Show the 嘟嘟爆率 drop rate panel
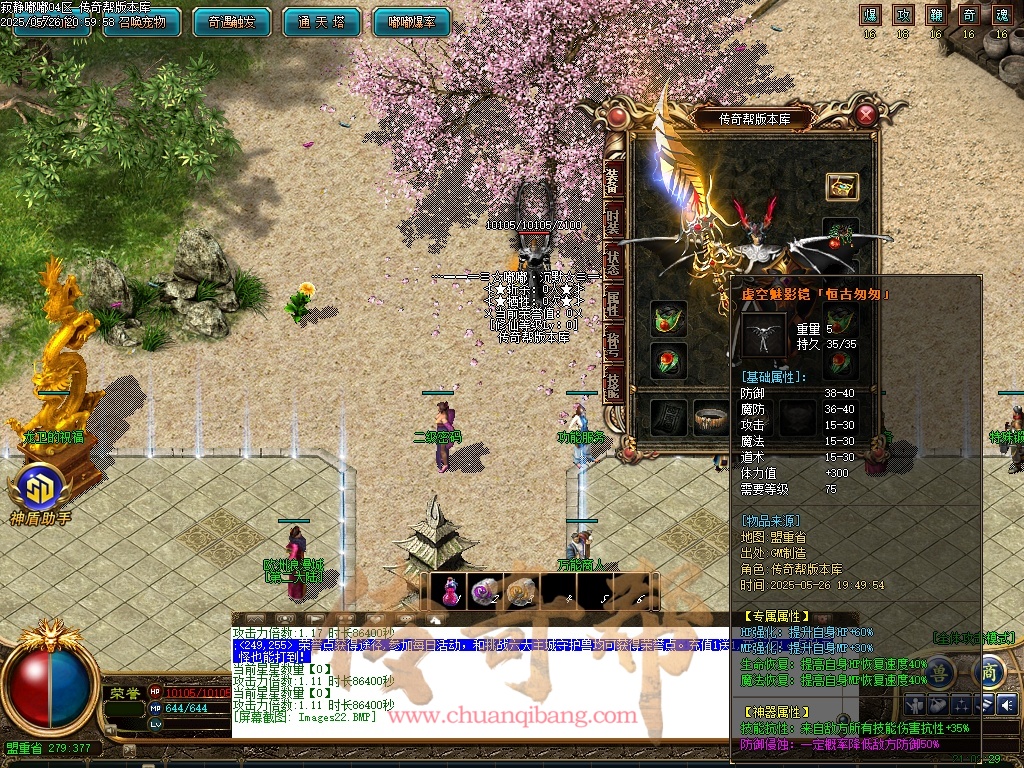The width and height of the screenshot is (1024, 768). 411,22
